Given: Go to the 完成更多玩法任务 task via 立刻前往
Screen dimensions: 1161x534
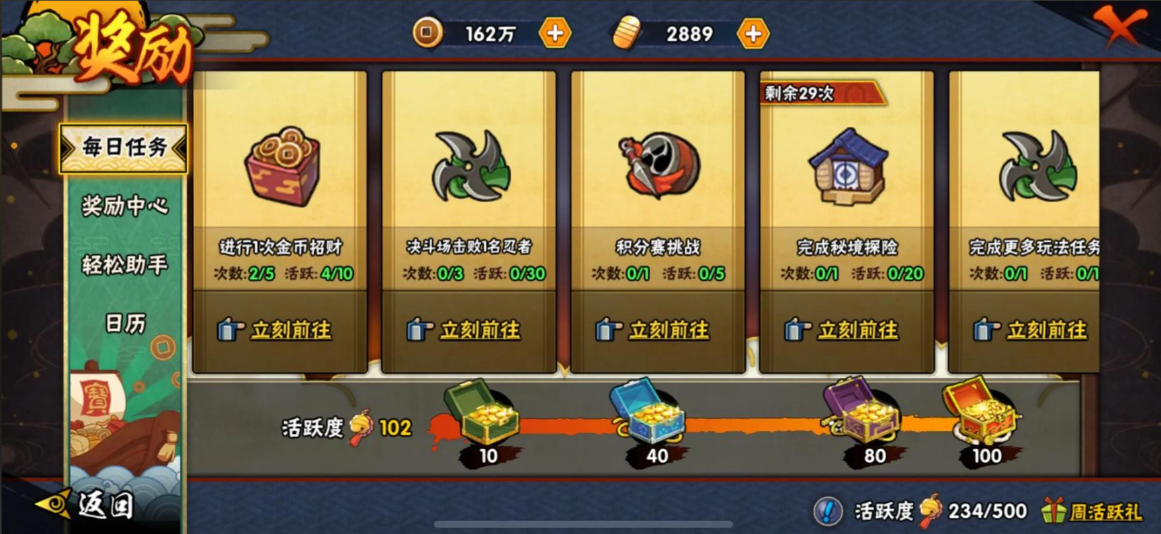Looking at the screenshot, I should click(1033, 330).
